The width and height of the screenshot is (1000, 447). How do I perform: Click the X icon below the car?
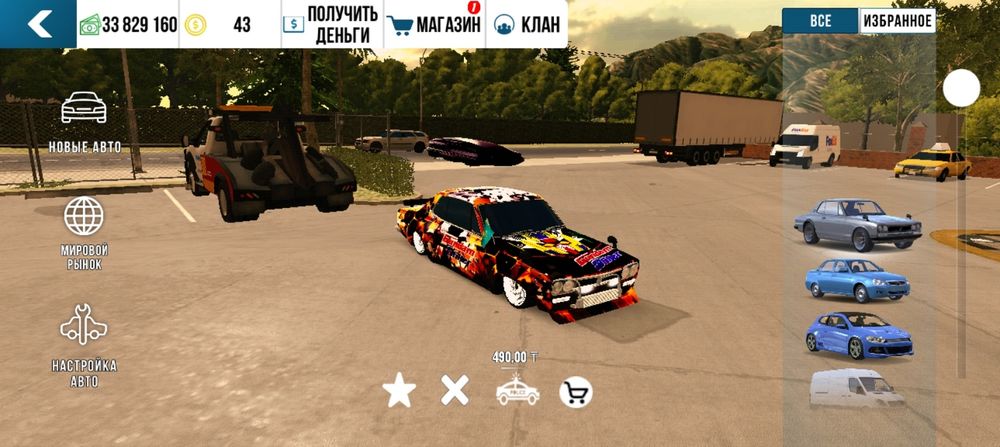(455, 392)
